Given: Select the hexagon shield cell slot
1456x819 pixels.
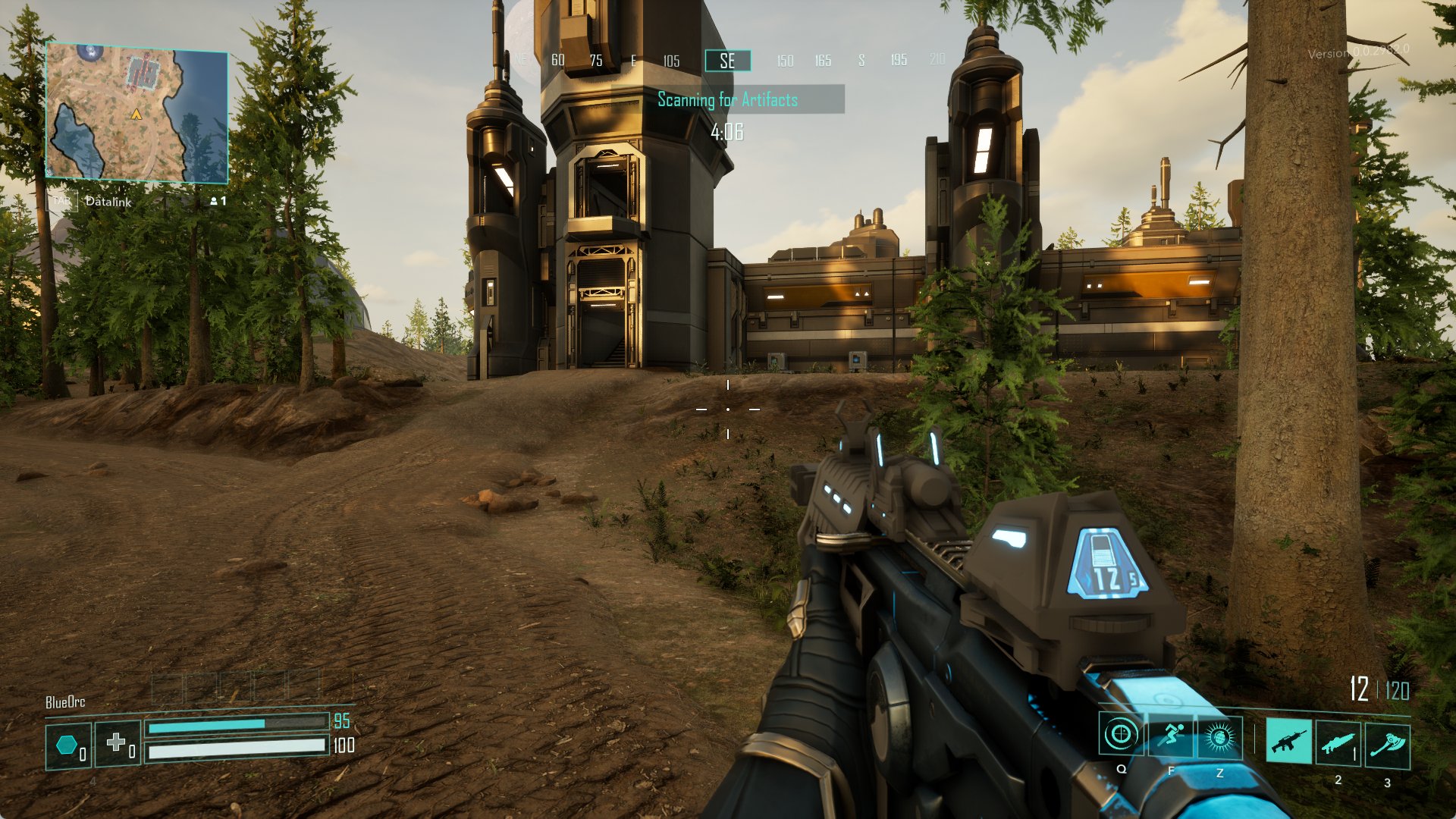Looking at the screenshot, I should click(x=68, y=746).
